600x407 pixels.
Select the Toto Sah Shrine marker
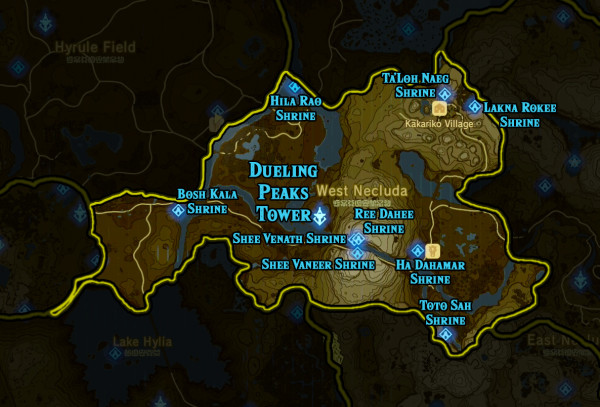pyautogui.click(x=446, y=334)
